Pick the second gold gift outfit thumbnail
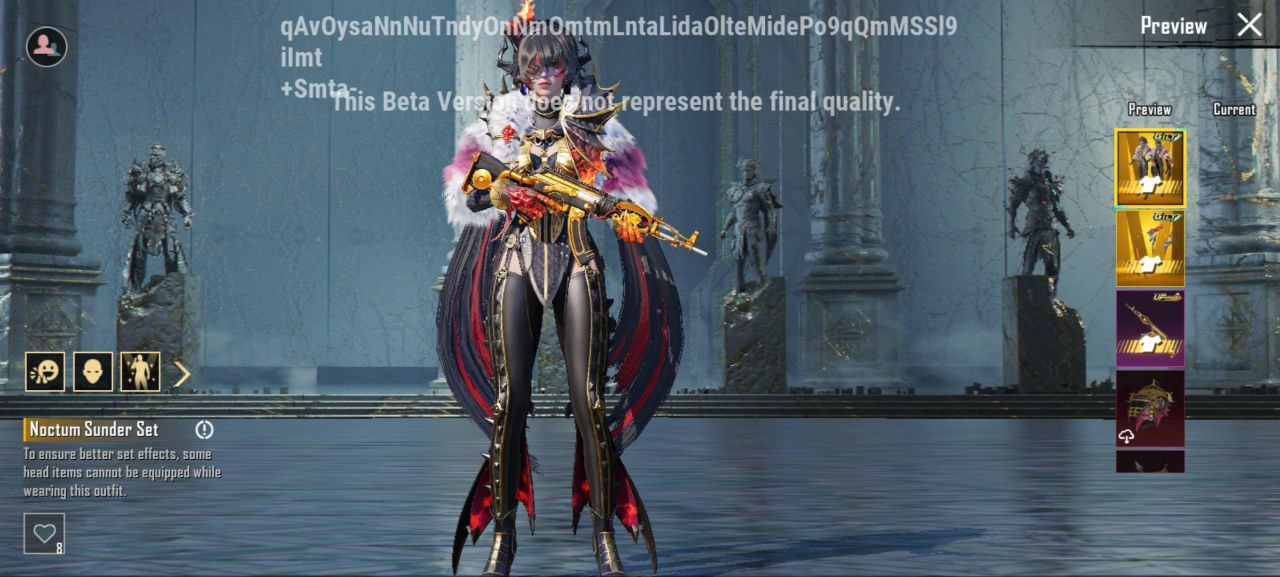This screenshot has height=577, width=1280. (x=1150, y=248)
